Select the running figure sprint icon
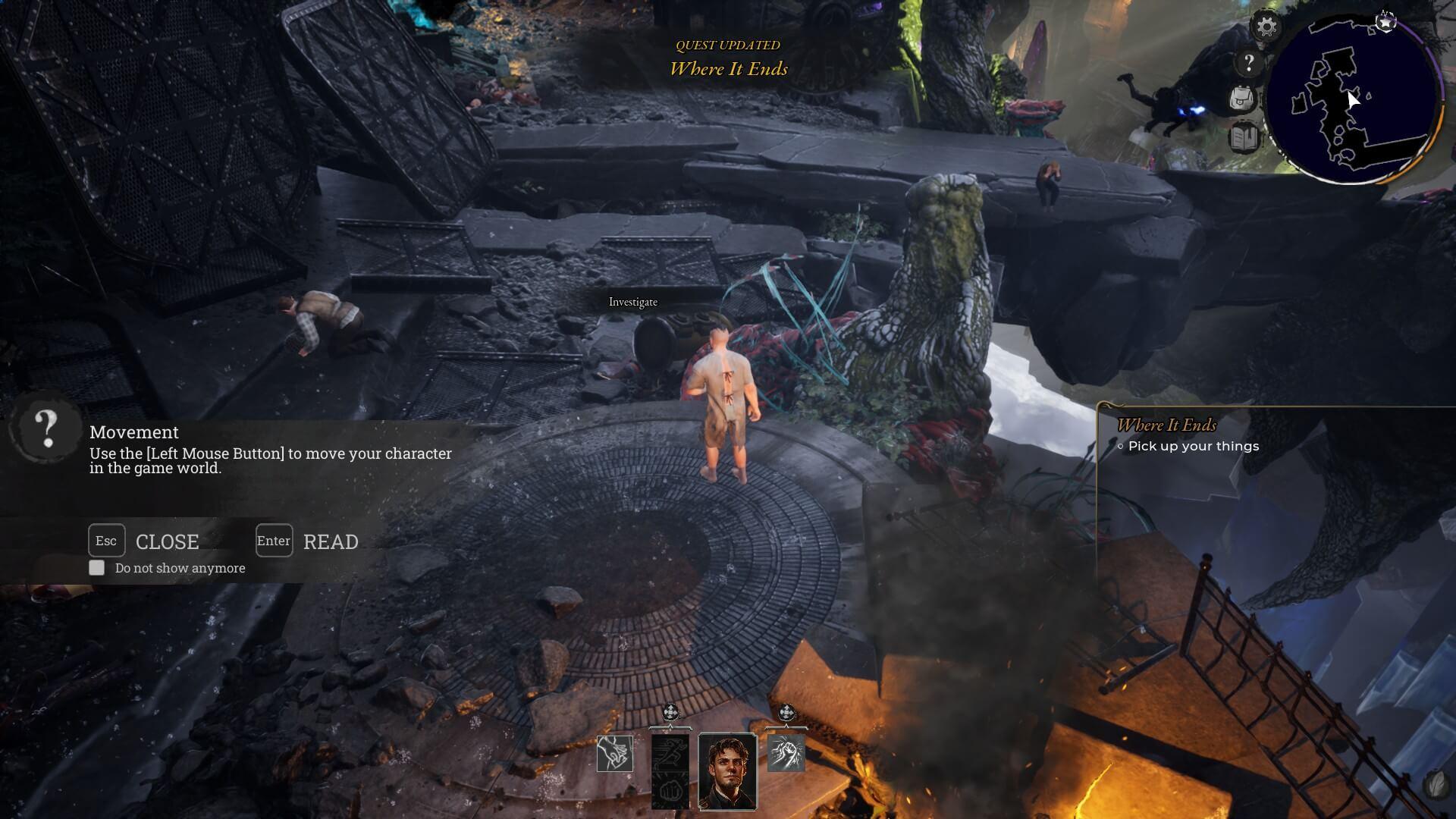Image resolution: width=1456 pixels, height=819 pixels. click(x=670, y=753)
